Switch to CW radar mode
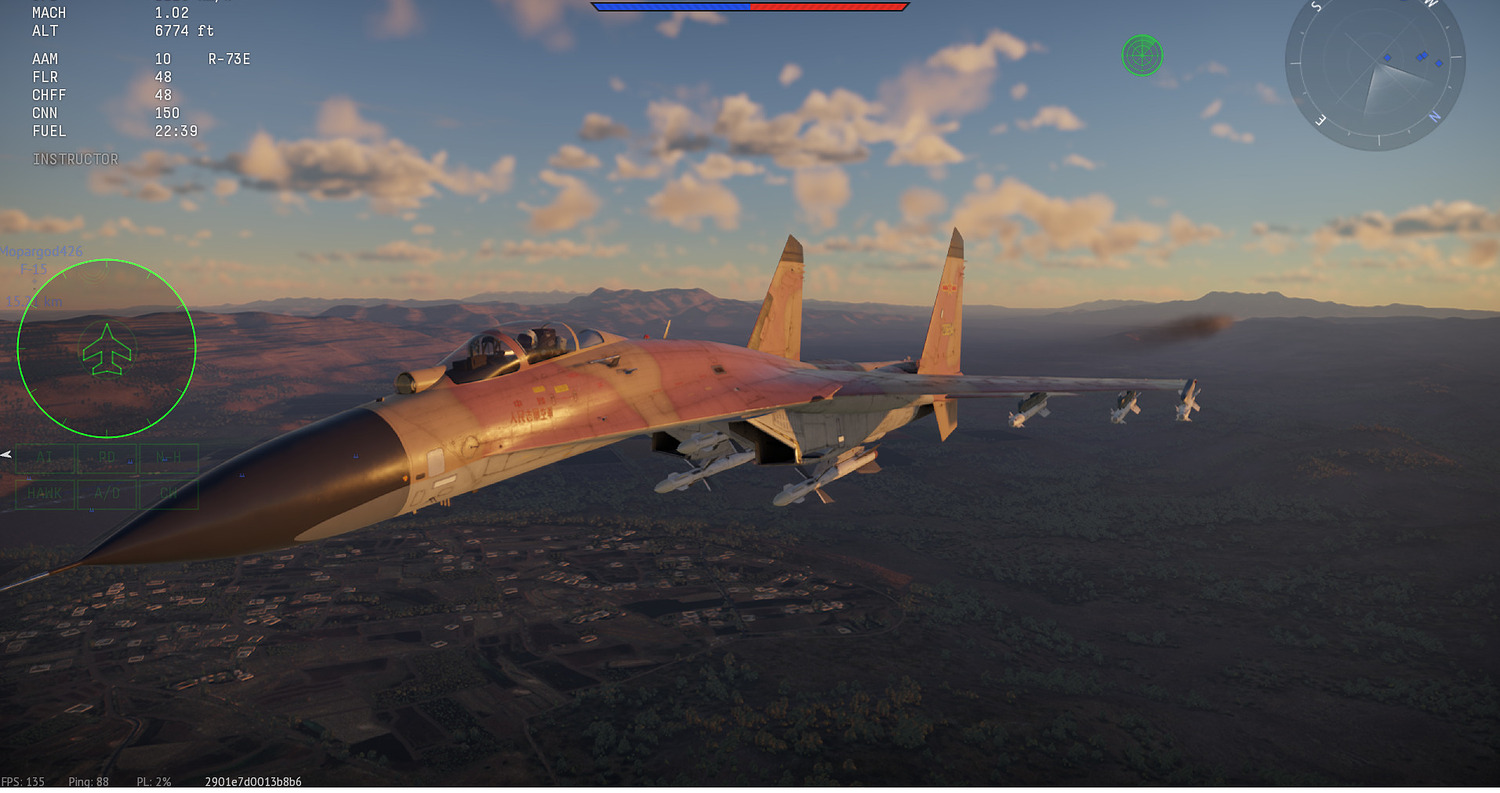This screenshot has height=793, width=1500. (169, 493)
